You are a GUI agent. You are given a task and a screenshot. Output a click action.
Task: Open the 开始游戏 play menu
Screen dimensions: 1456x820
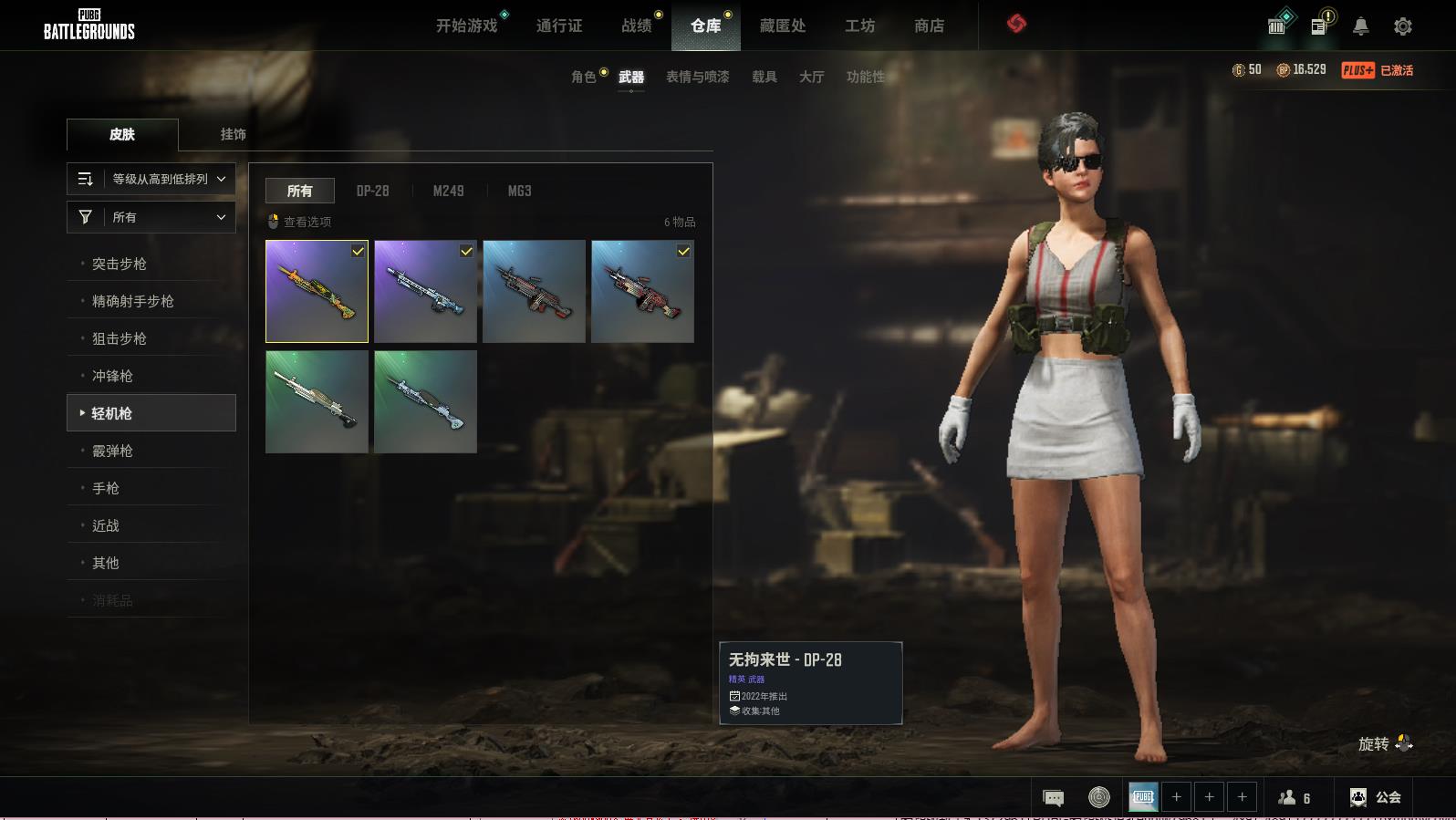(x=466, y=26)
